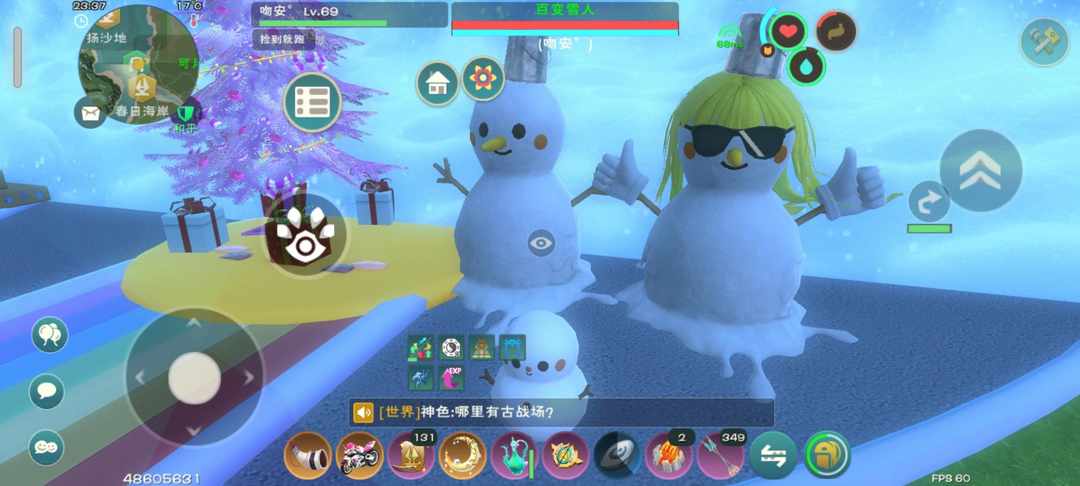The height and width of the screenshot is (486, 1080).
Task: Select the golden crescent moon slot
Action: 463,455
